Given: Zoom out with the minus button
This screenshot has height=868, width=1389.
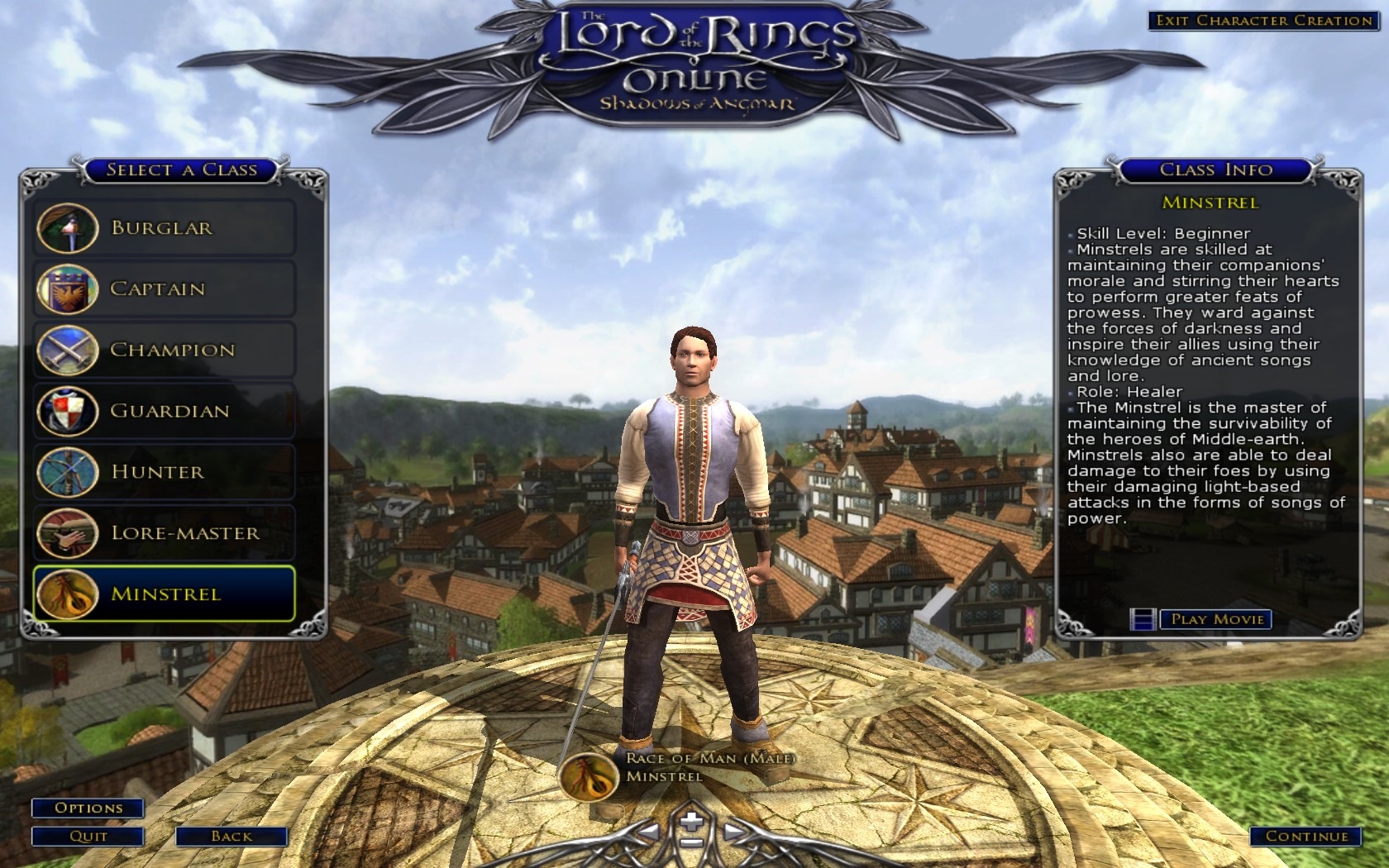Looking at the screenshot, I should coord(692,844).
